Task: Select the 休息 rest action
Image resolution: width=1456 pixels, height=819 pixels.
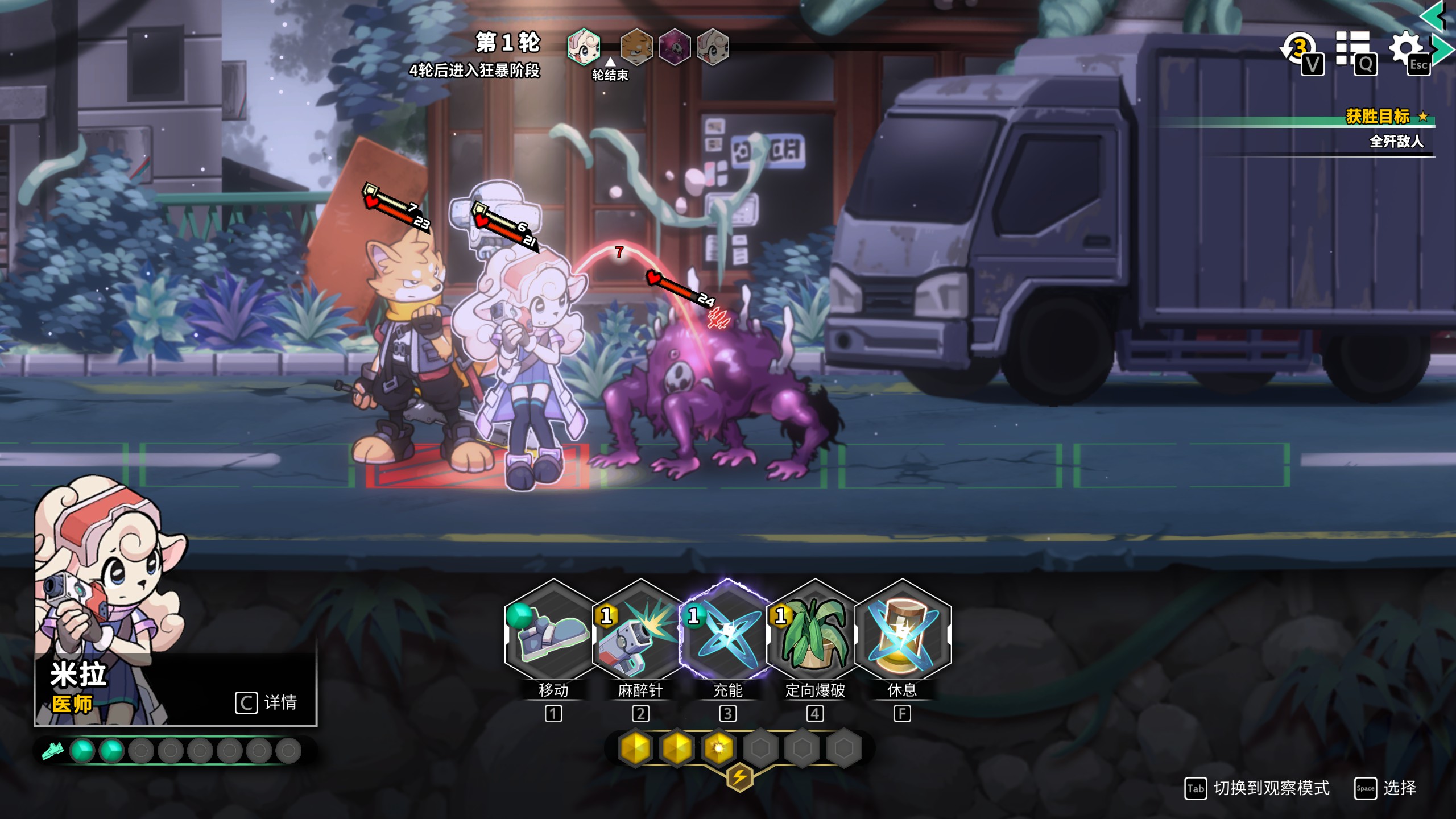Action: [902, 631]
